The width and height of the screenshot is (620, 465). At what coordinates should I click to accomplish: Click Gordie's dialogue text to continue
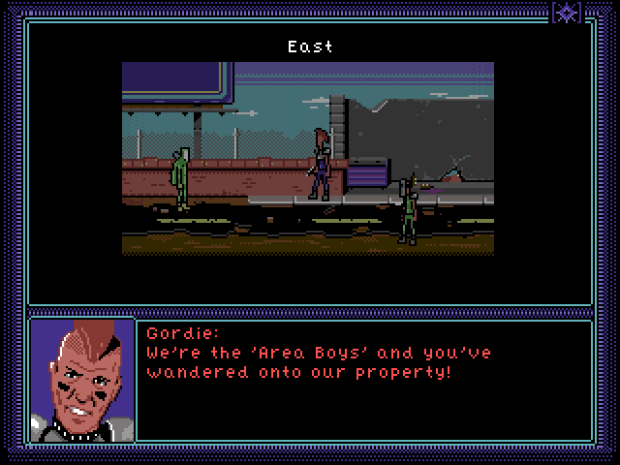point(319,362)
